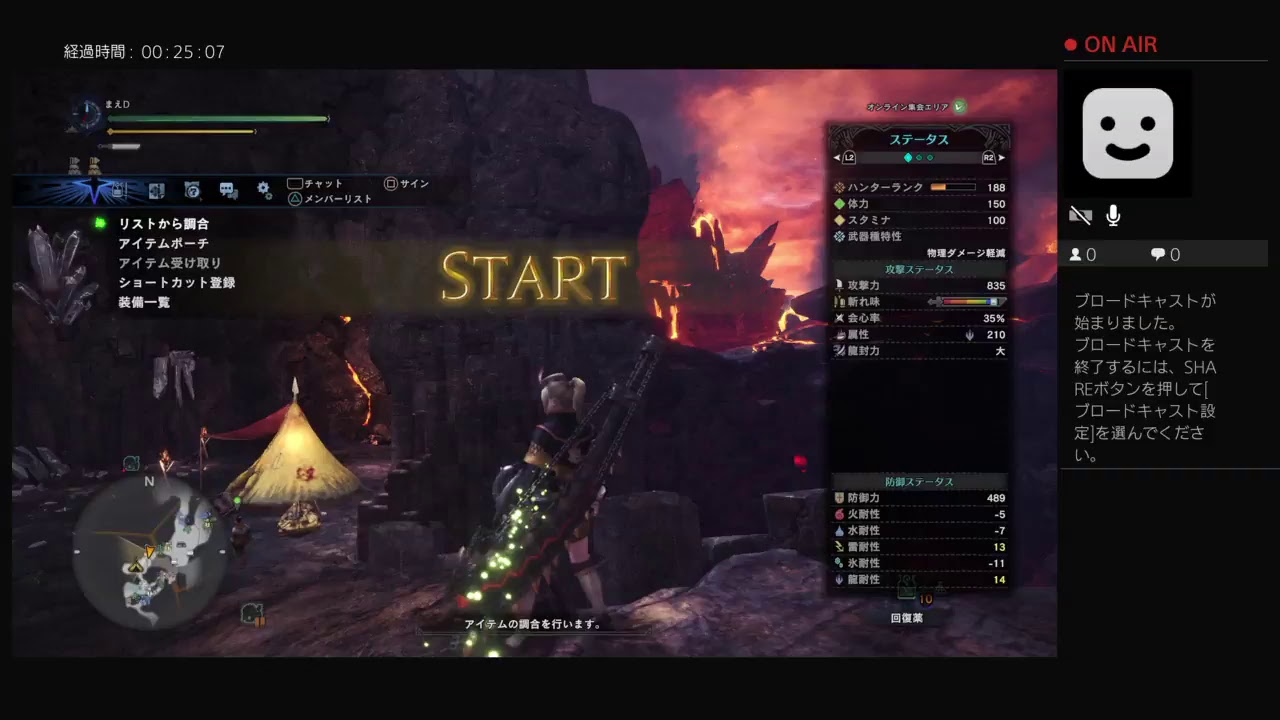Image resolution: width=1280 pixels, height=720 pixels.
Task: Select the hunter emblem icon at the toolbar's left
Action: pyautogui.click(x=95, y=189)
